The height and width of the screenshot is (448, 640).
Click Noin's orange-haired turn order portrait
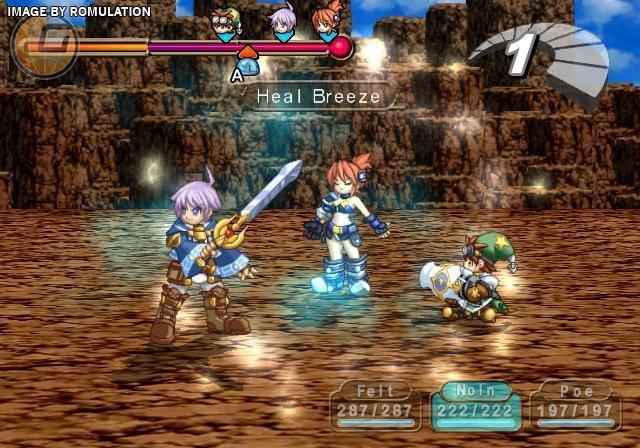(x=327, y=24)
